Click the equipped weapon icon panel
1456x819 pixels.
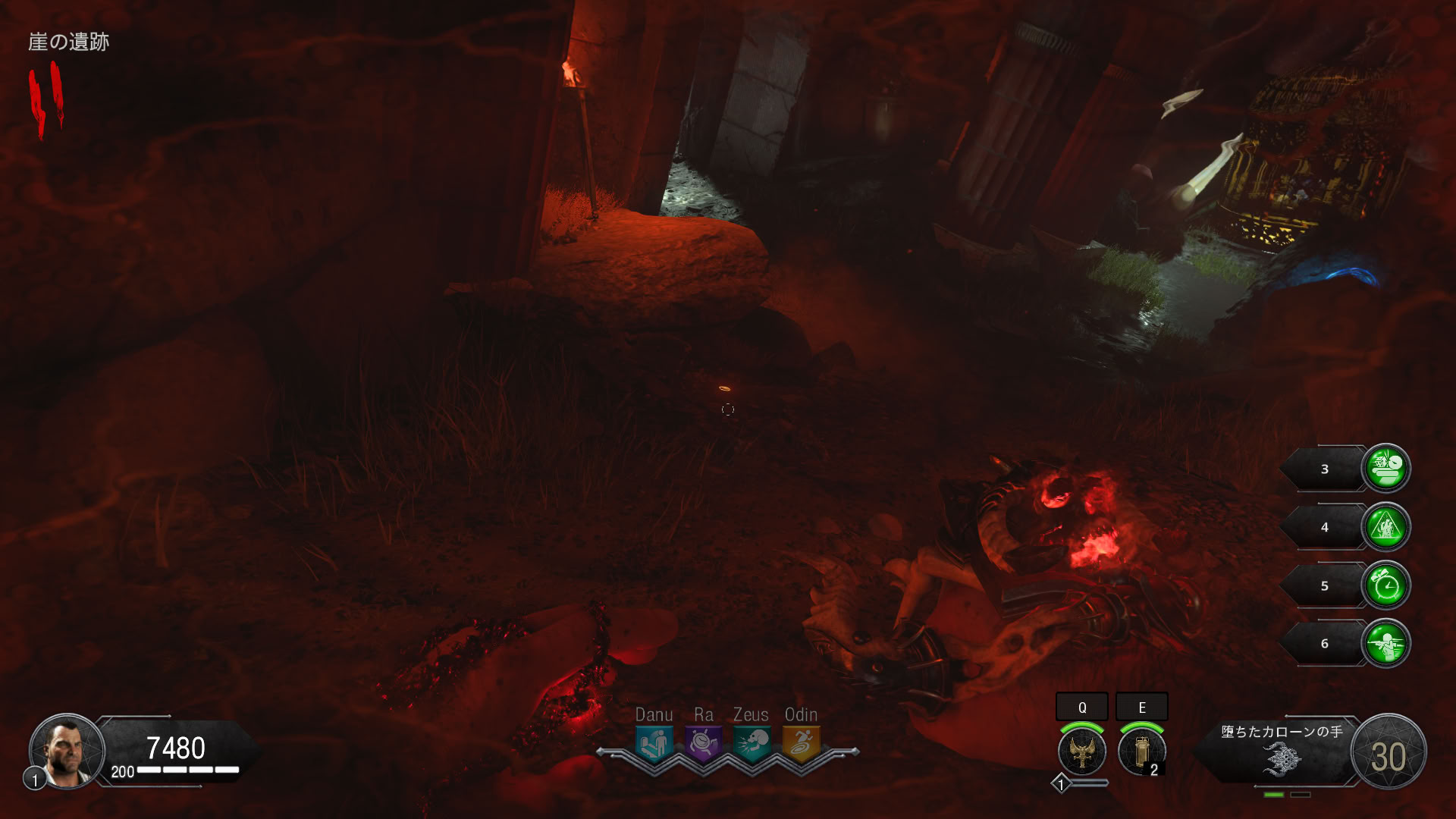pyautogui.click(x=1282, y=755)
